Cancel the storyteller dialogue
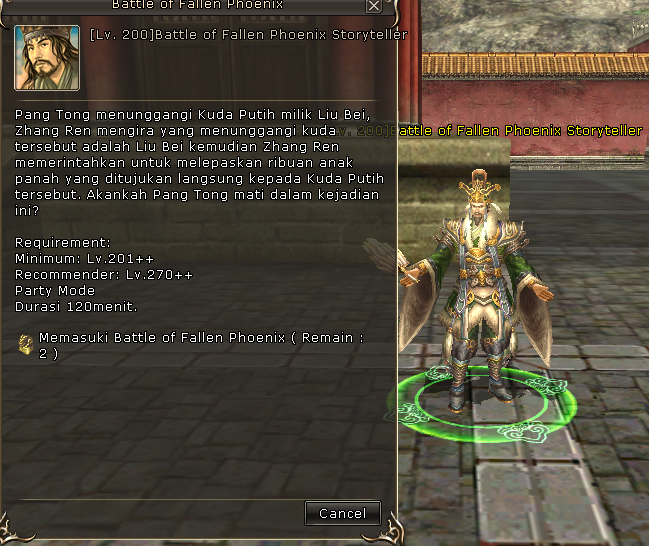The image size is (649, 546). point(343,513)
